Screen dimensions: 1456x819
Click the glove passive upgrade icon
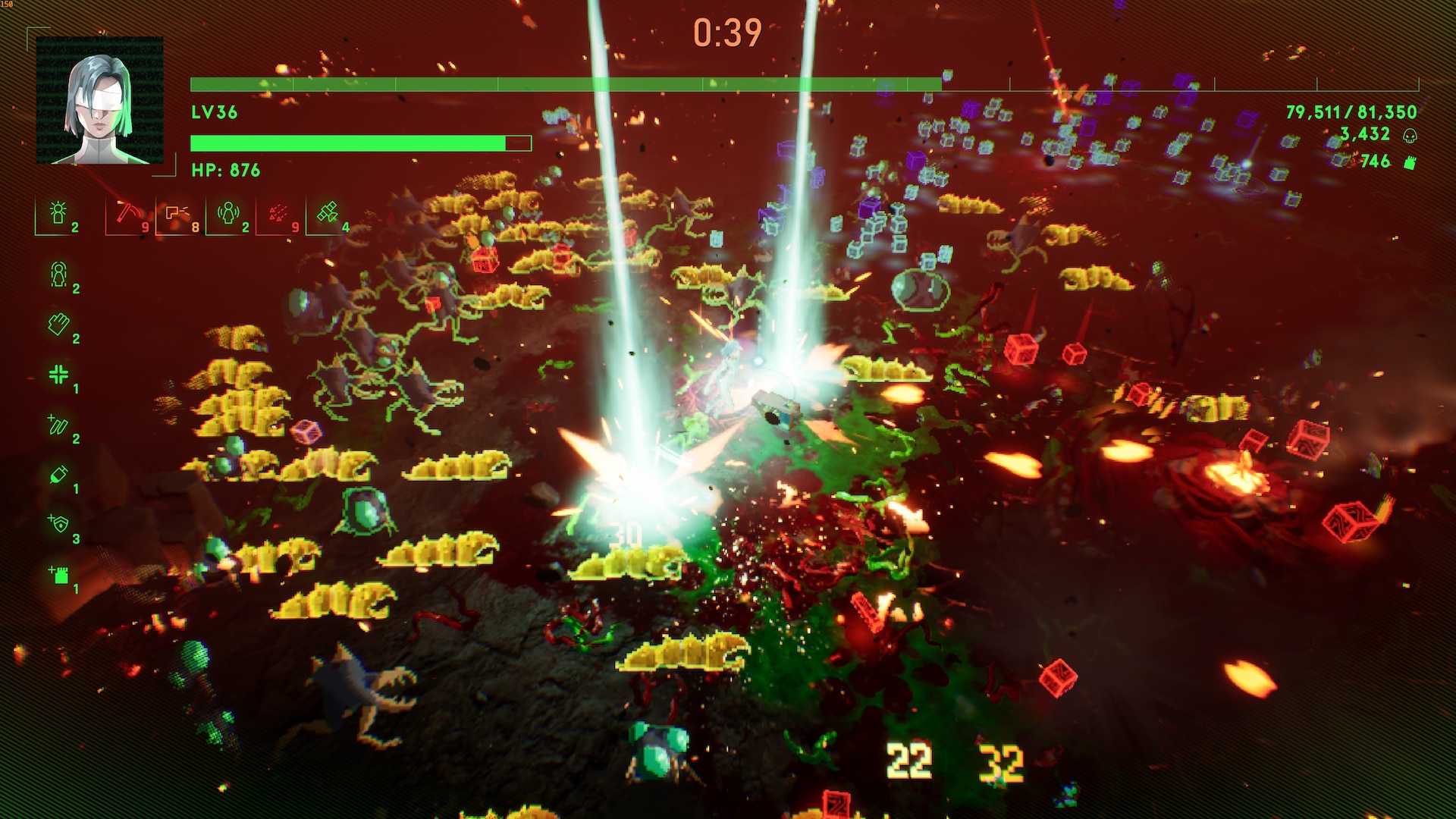(x=58, y=325)
